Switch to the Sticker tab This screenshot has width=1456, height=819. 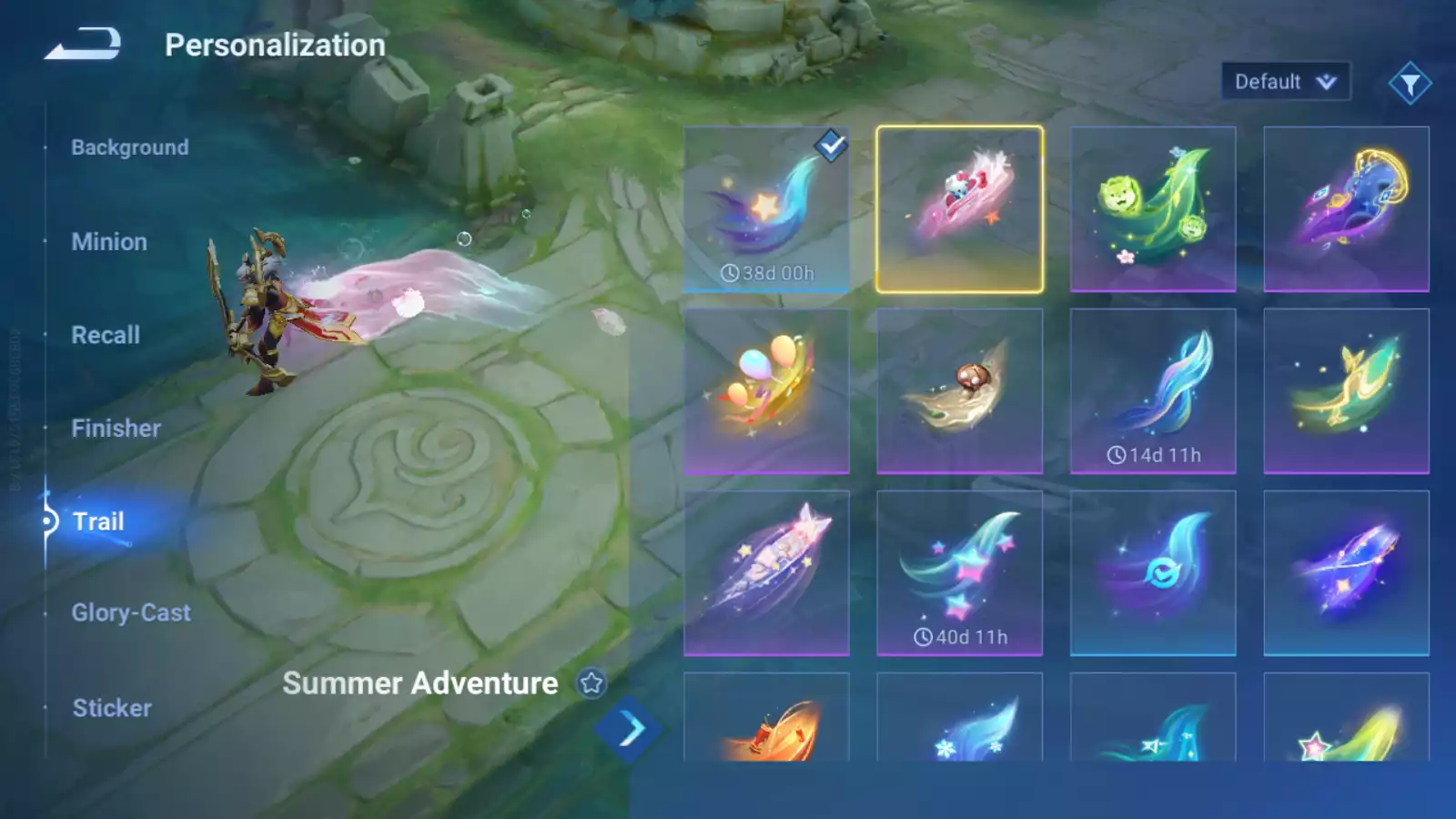112,708
